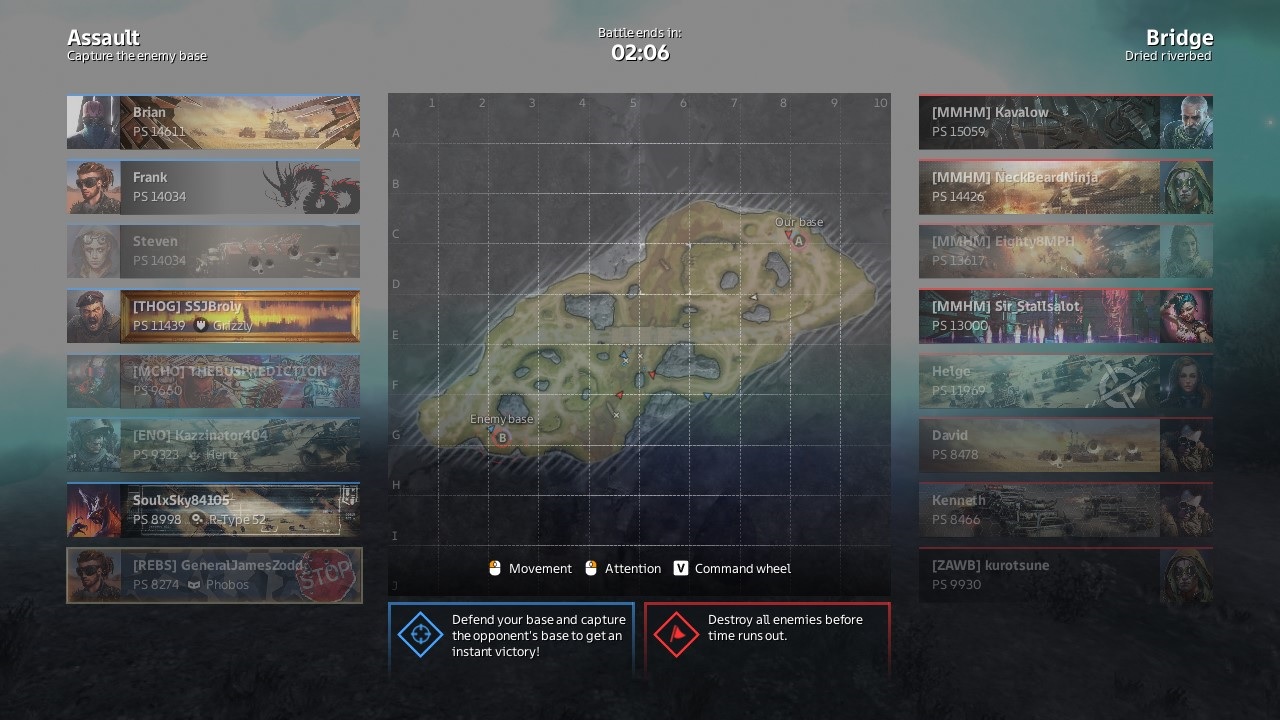Click enemy [ZAWB] kurotsune row
This screenshot has height=720, width=1280.
[1065, 575]
